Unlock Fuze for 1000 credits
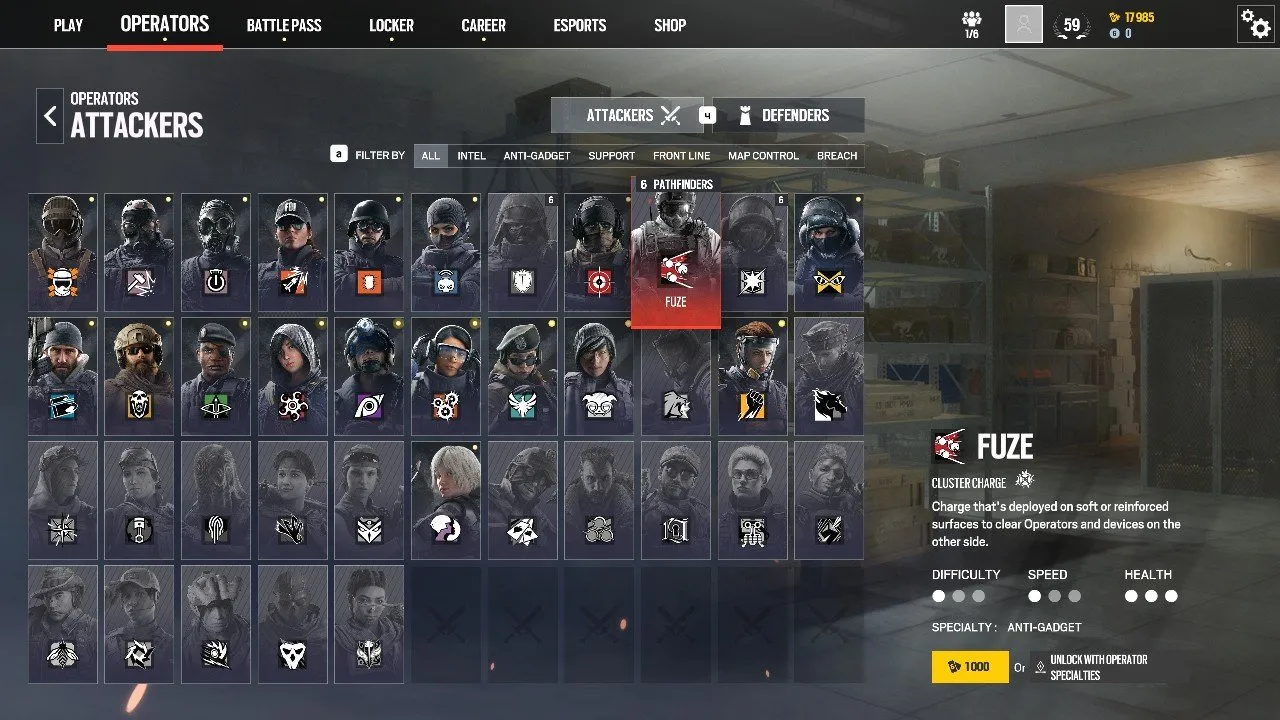Image resolution: width=1280 pixels, height=720 pixels. pyautogui.click(x=968, y=666)
